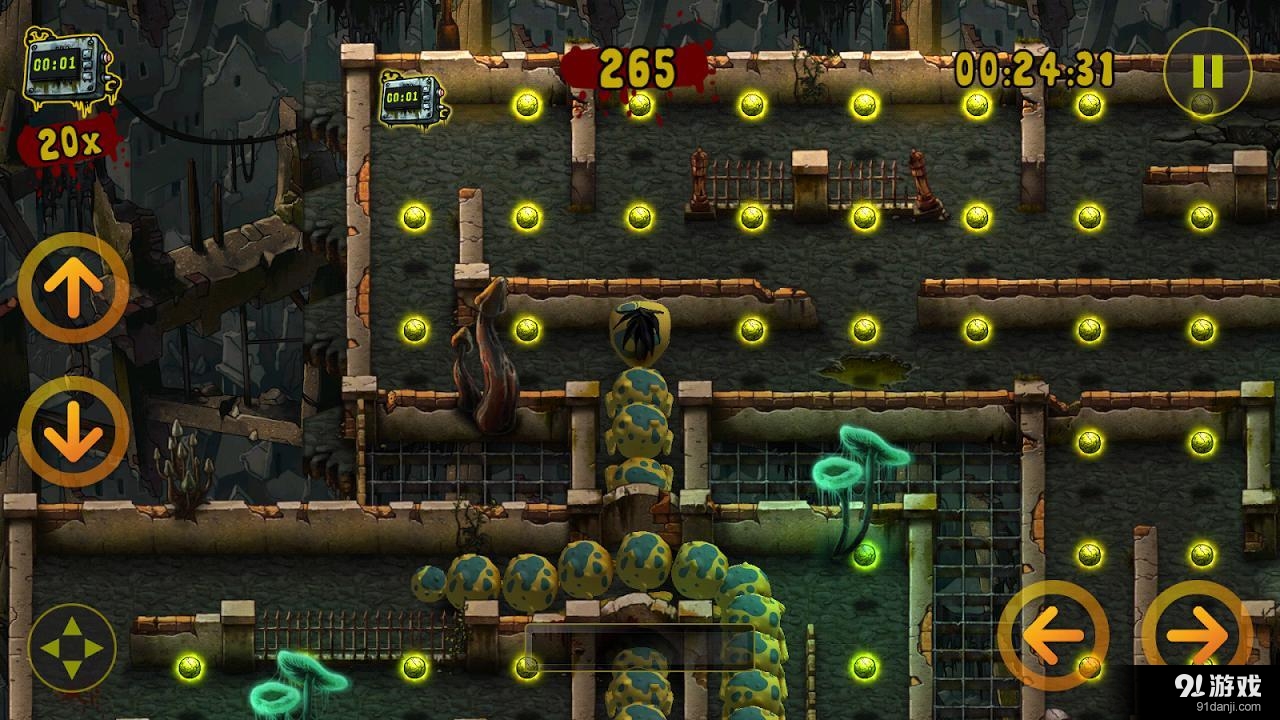Image resolution: width=1280 pixels, height=720 pixels.
Task: Move left with the left arrow button
Action: 1053,634
